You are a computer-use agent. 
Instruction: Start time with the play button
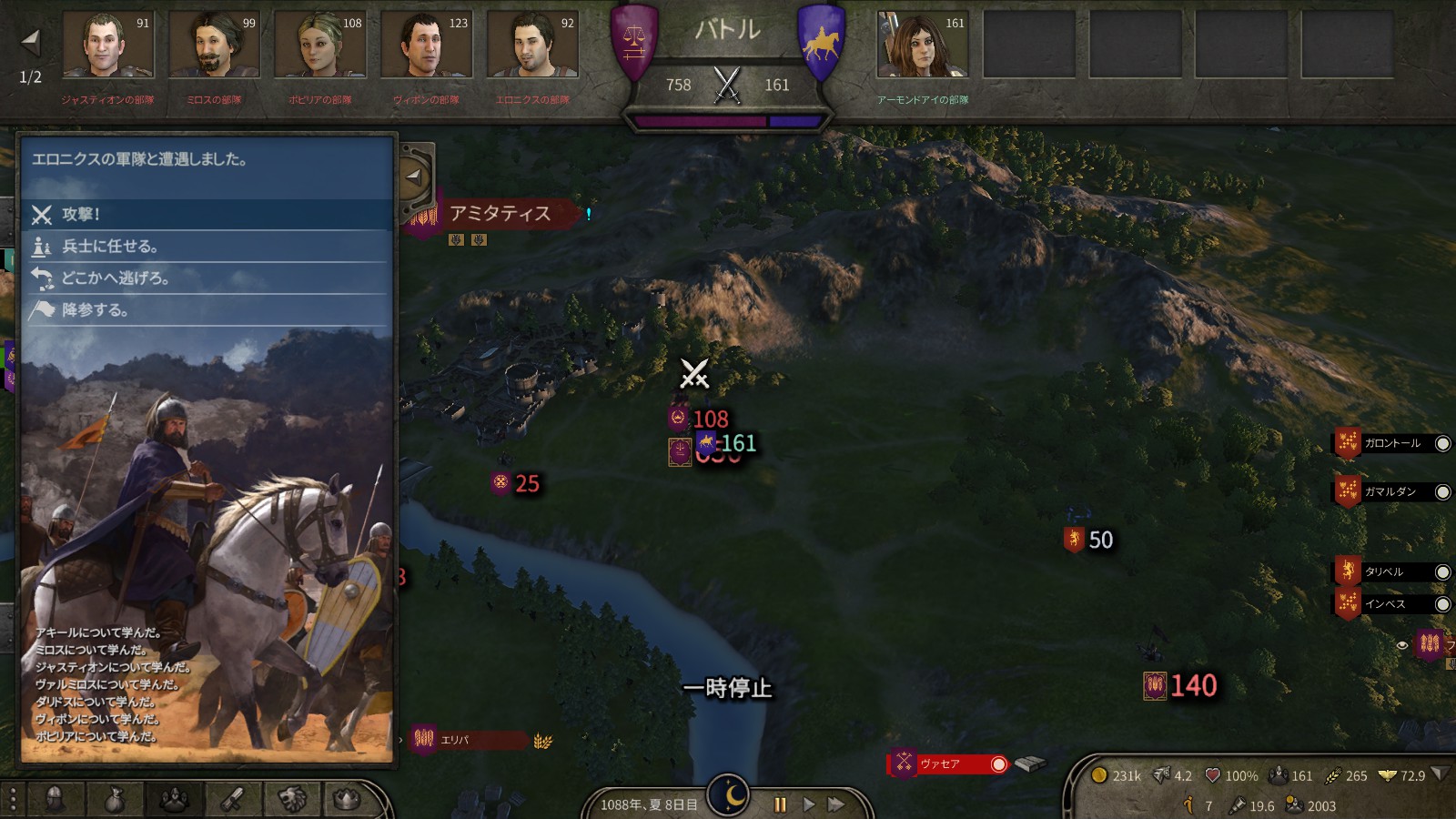808,804
